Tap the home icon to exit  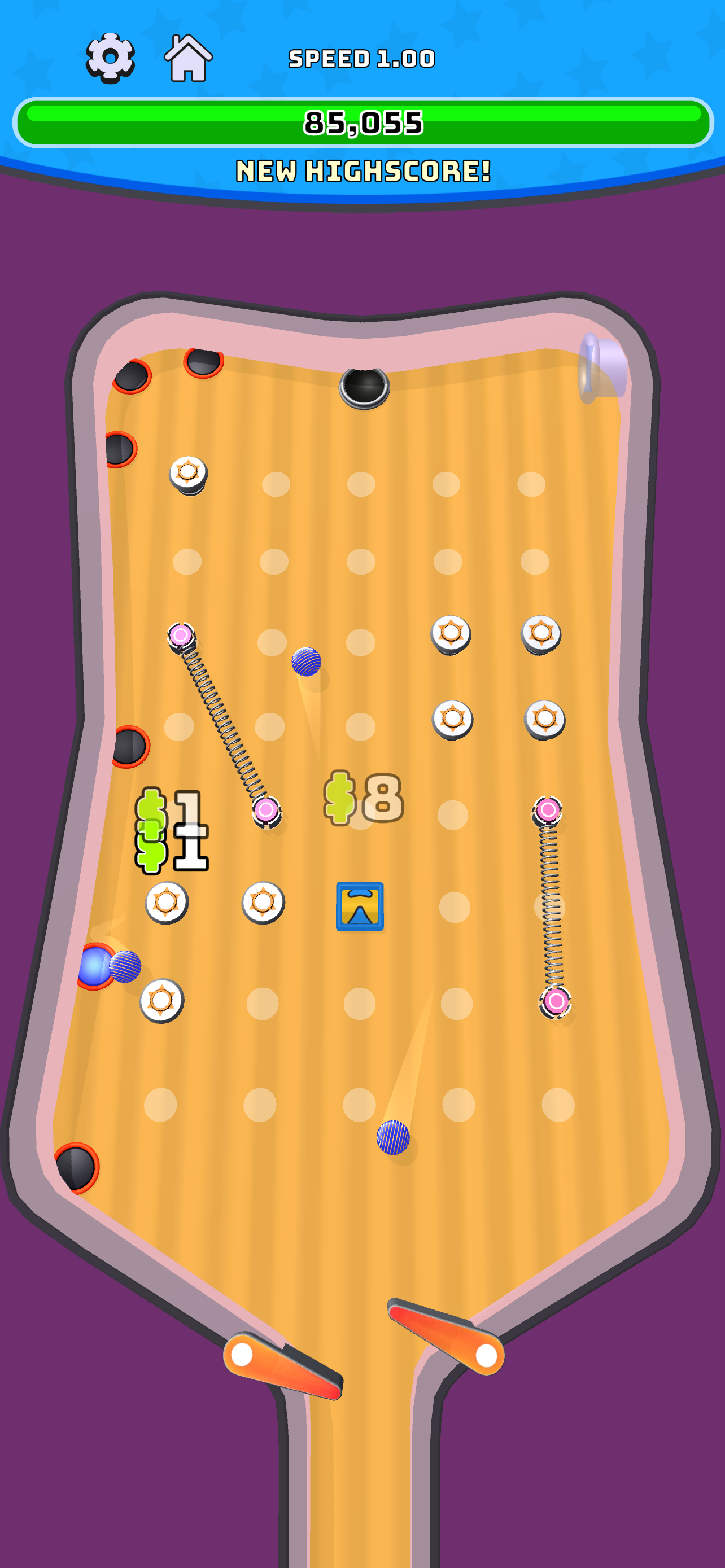189,58
